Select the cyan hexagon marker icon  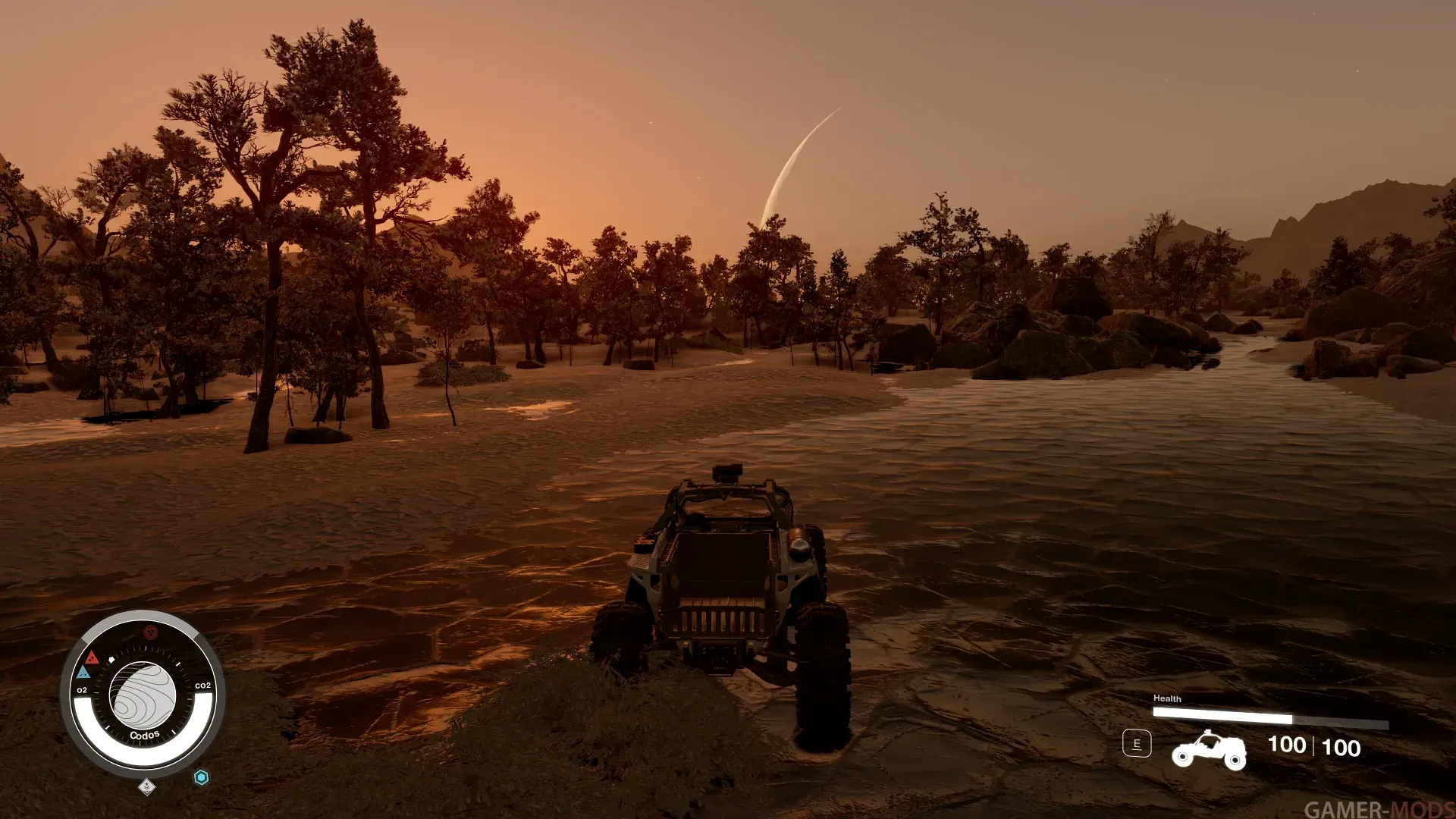pos(201,777)
